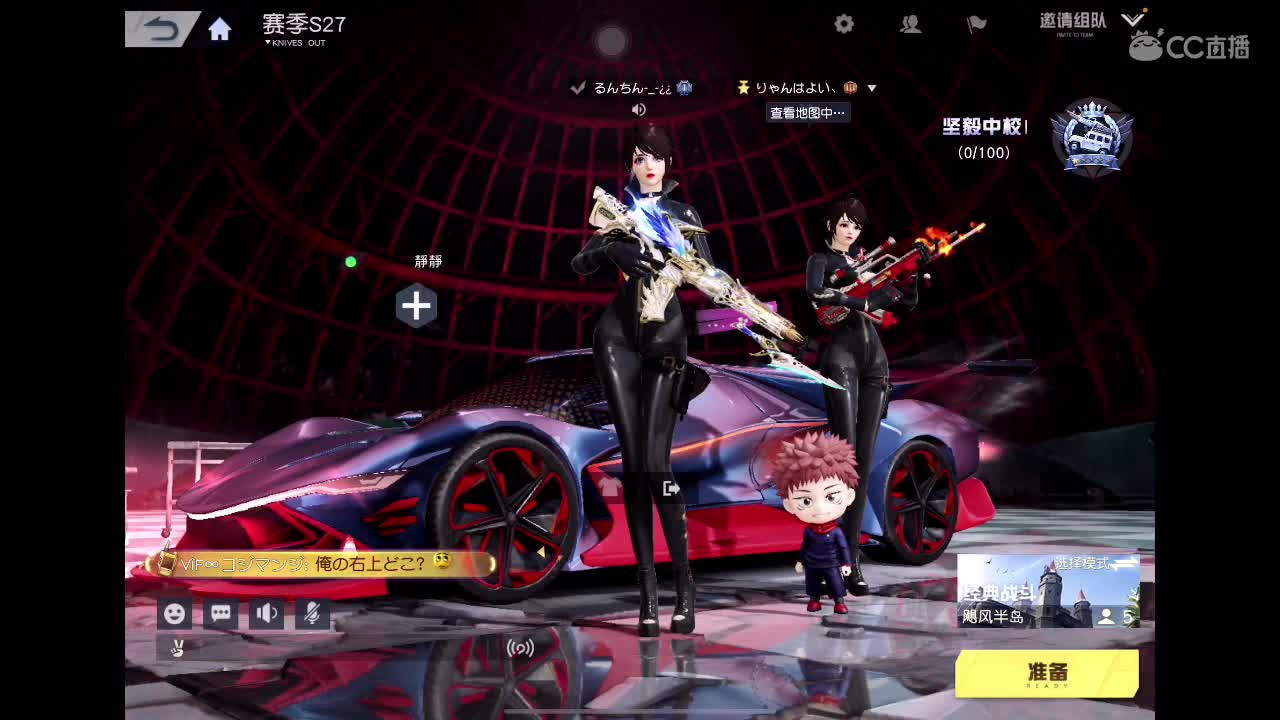The width and height of the screenshot is (1280, 720).
Task: Open the emoji expression panel
Action: (x=175, y=613)
